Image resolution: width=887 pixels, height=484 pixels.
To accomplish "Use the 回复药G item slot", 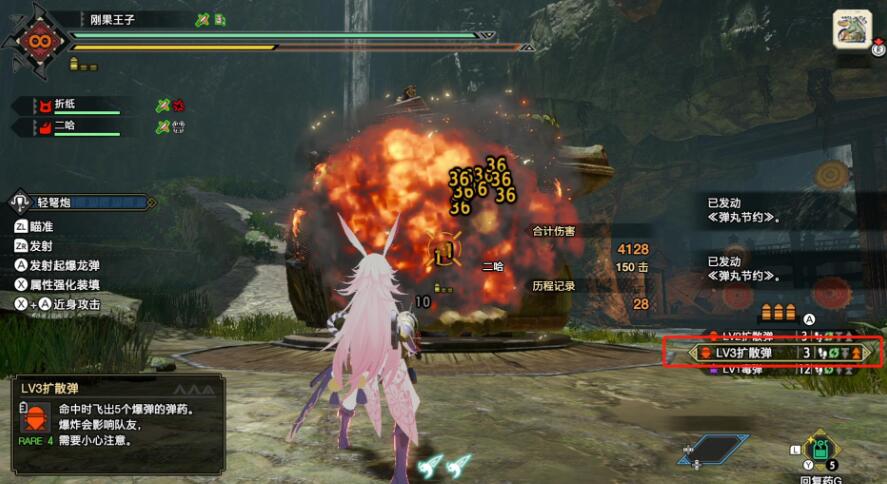I will (x=821, y=451).
